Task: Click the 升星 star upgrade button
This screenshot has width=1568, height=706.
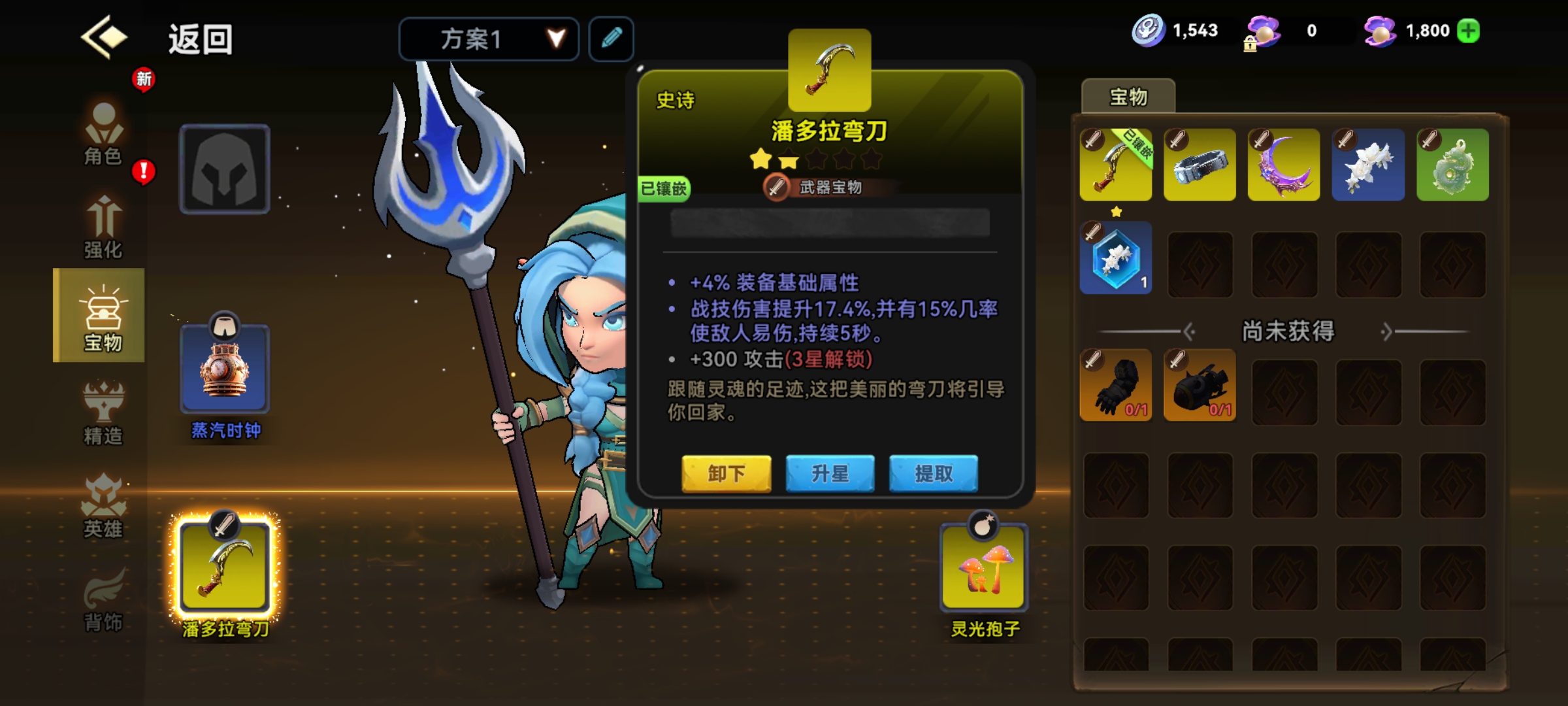Action: point(830,474)
